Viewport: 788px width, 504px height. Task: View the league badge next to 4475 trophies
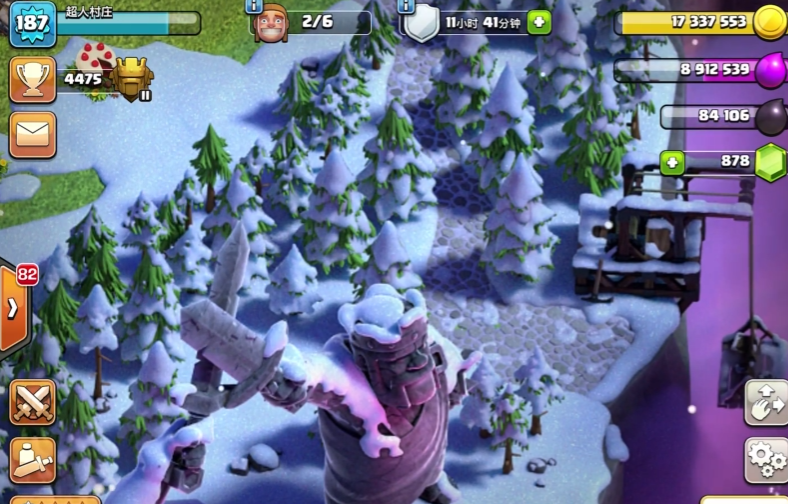(133, 79)
